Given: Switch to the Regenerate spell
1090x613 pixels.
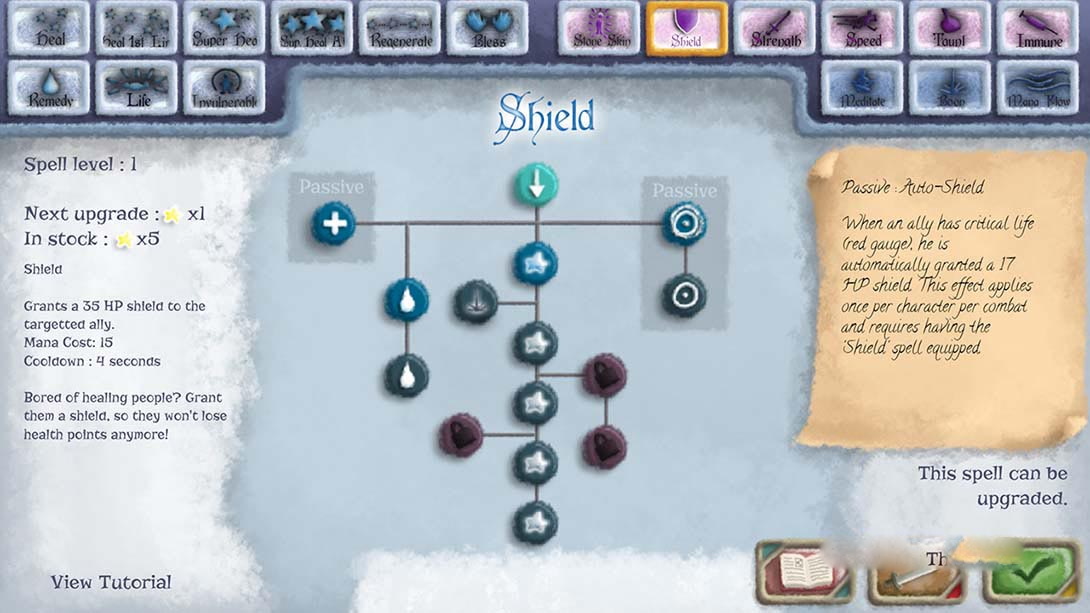Looking at the screenshot, I should click(x=399, y=28).
